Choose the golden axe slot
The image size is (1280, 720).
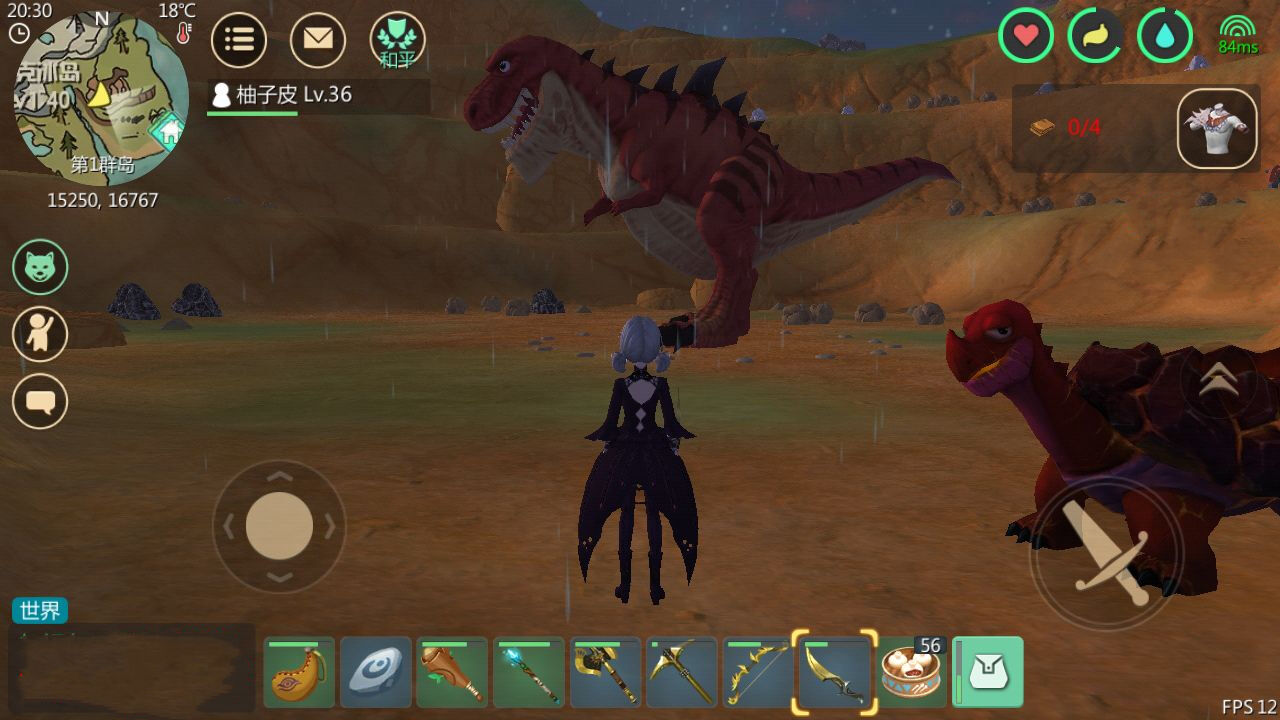[x=605, y=673]
